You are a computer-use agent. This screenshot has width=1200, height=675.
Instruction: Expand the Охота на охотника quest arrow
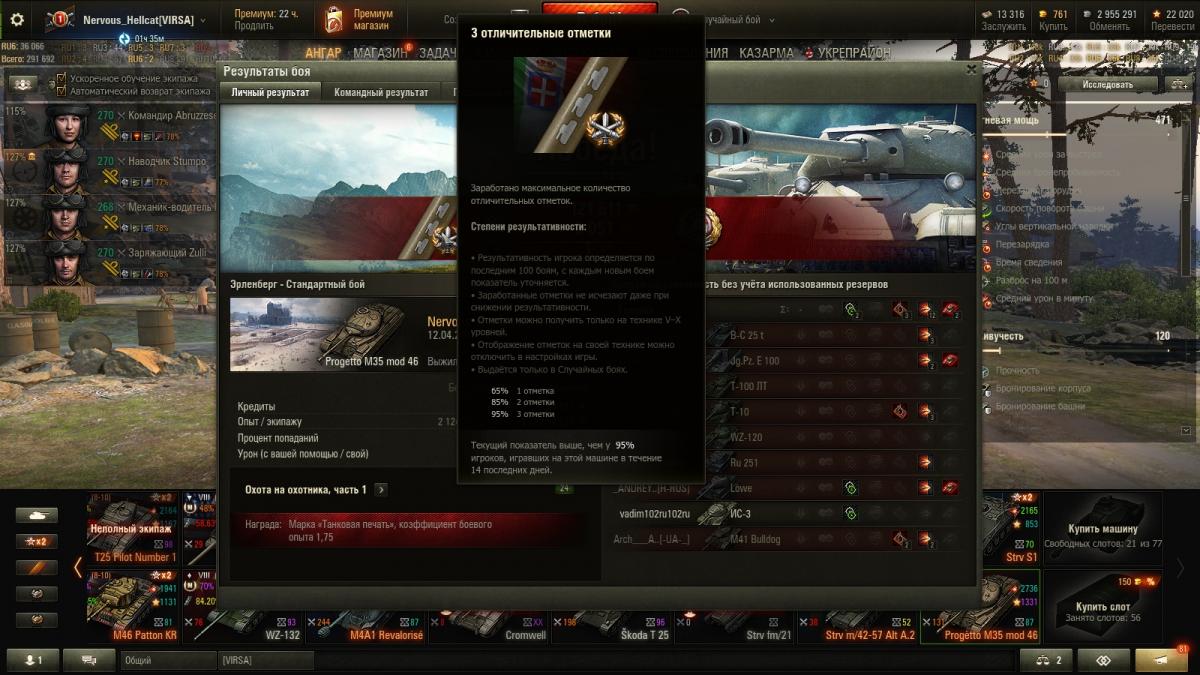click(x=381, y=490)
